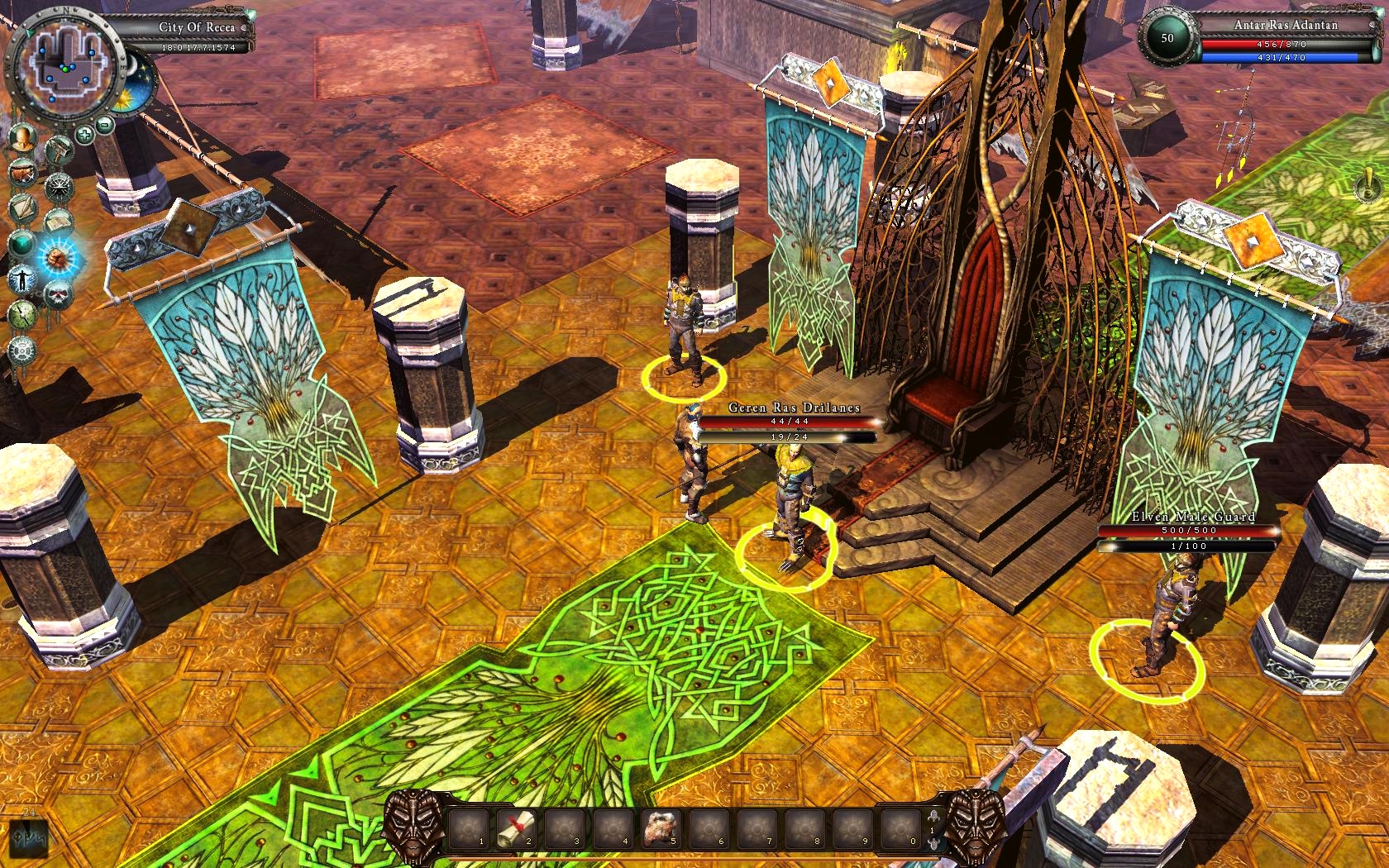Zoom in the minimap with the plus button

84,134
